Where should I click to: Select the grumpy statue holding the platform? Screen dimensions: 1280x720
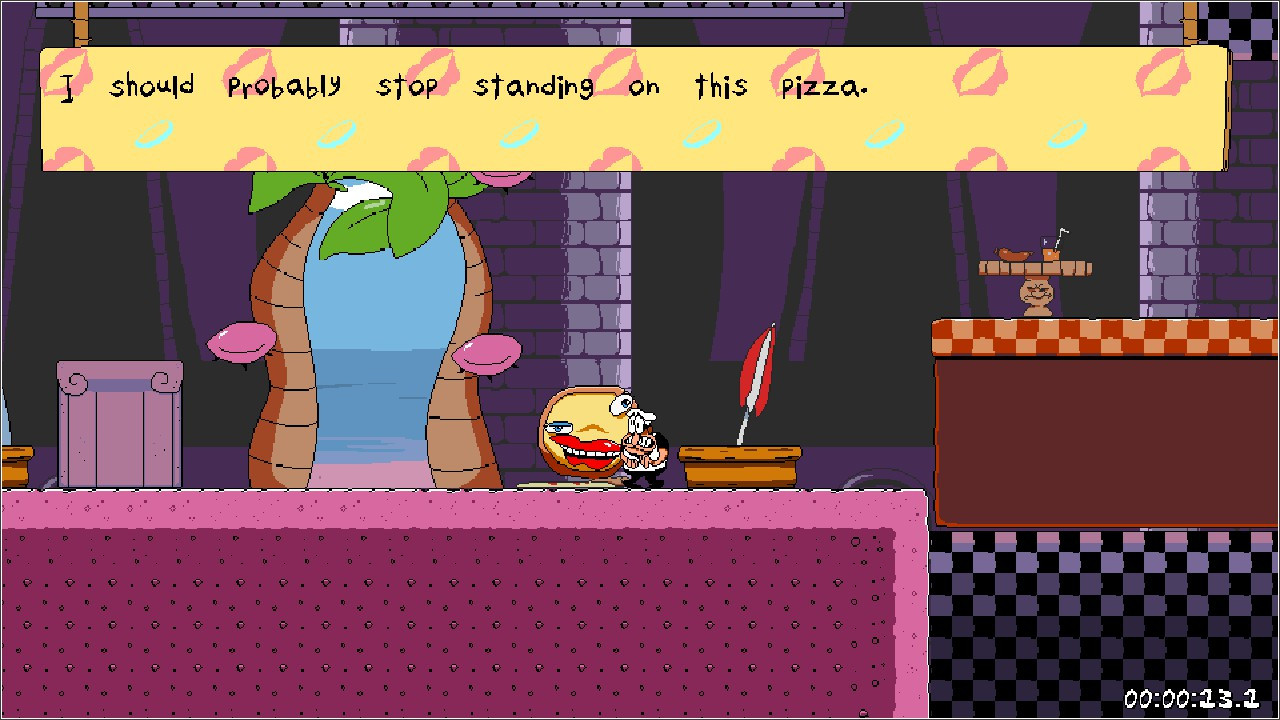tap(1035, 292)
